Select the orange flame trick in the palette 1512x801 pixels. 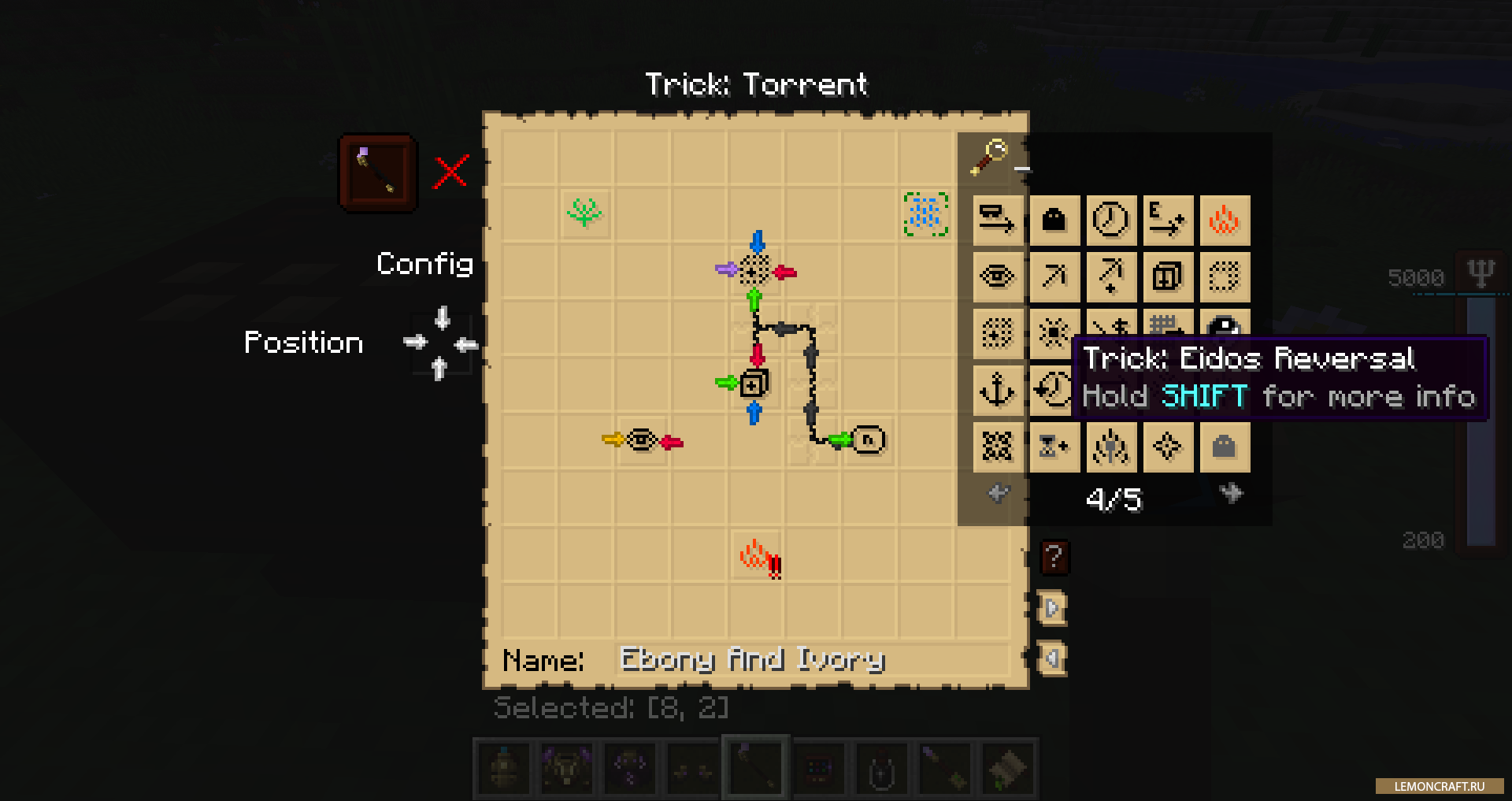tap(1225, 220)
